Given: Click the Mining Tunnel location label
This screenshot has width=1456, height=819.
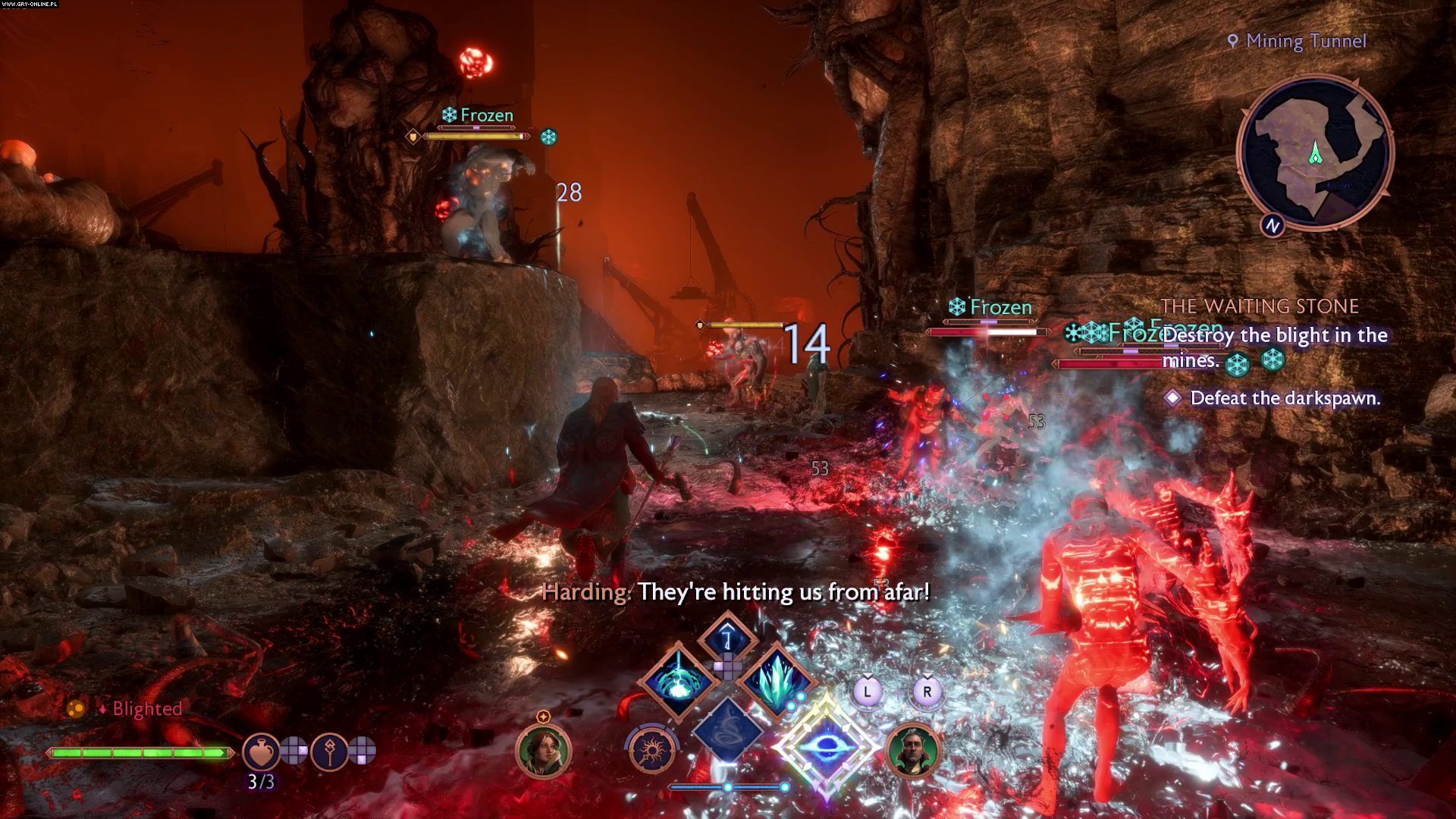Looking at the screenshot, I should [x=1305, y=41].
